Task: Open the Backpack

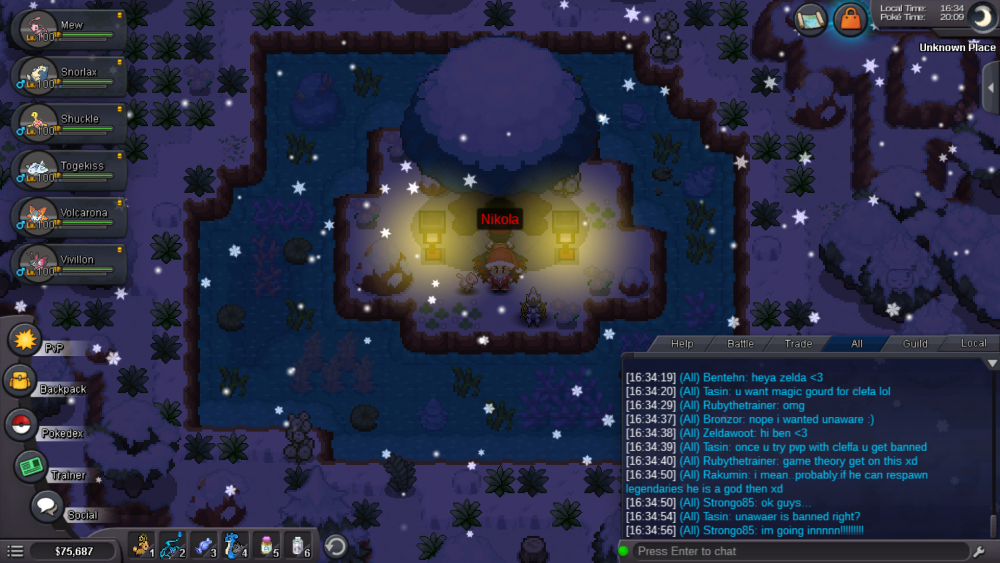Action: pyautogui.click(x=20, y=381)
